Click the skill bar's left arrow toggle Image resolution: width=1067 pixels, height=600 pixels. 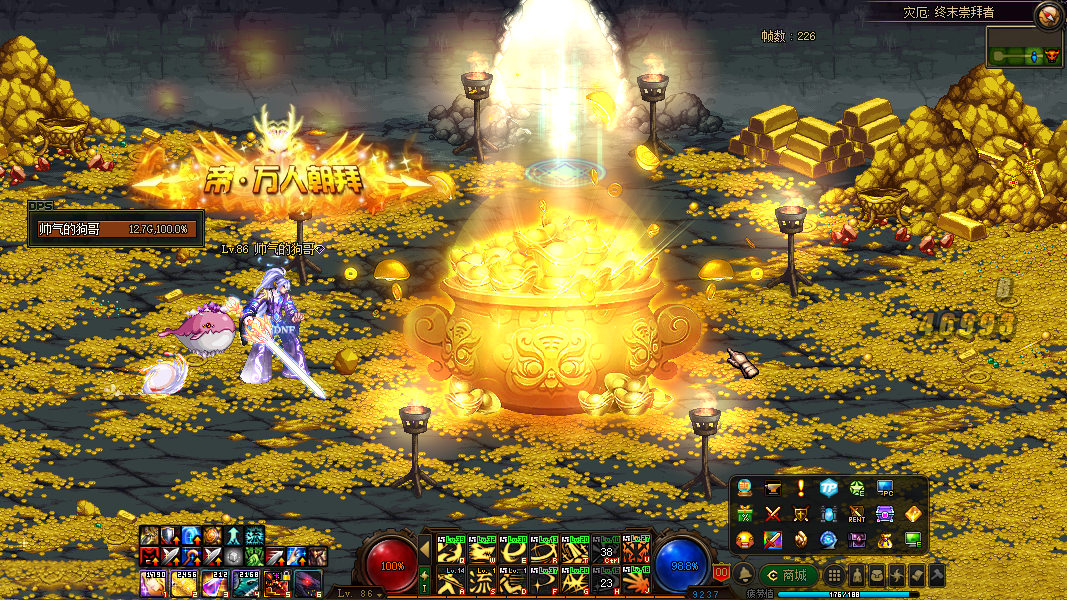[424, 549]
